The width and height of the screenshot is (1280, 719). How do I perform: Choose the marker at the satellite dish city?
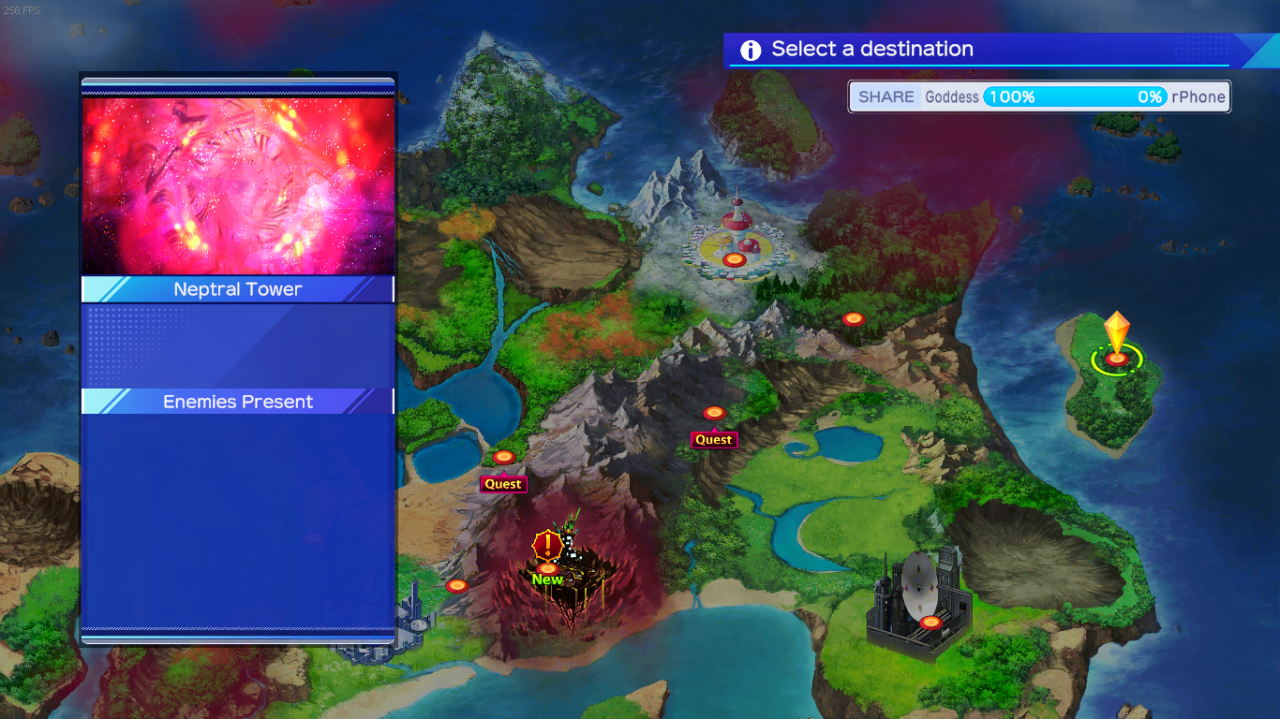tap(931, 622)
